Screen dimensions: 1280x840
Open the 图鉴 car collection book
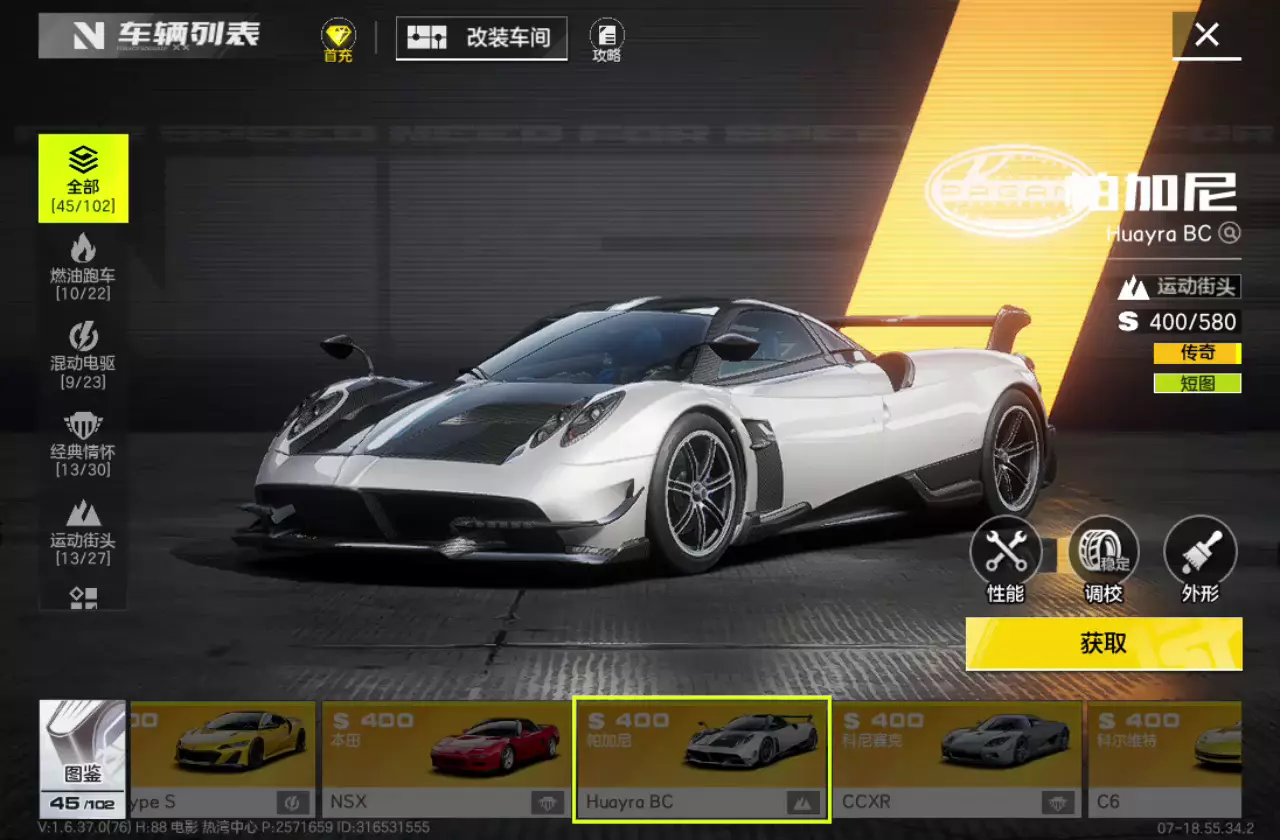pyautogui.click(x=83, y=758)
